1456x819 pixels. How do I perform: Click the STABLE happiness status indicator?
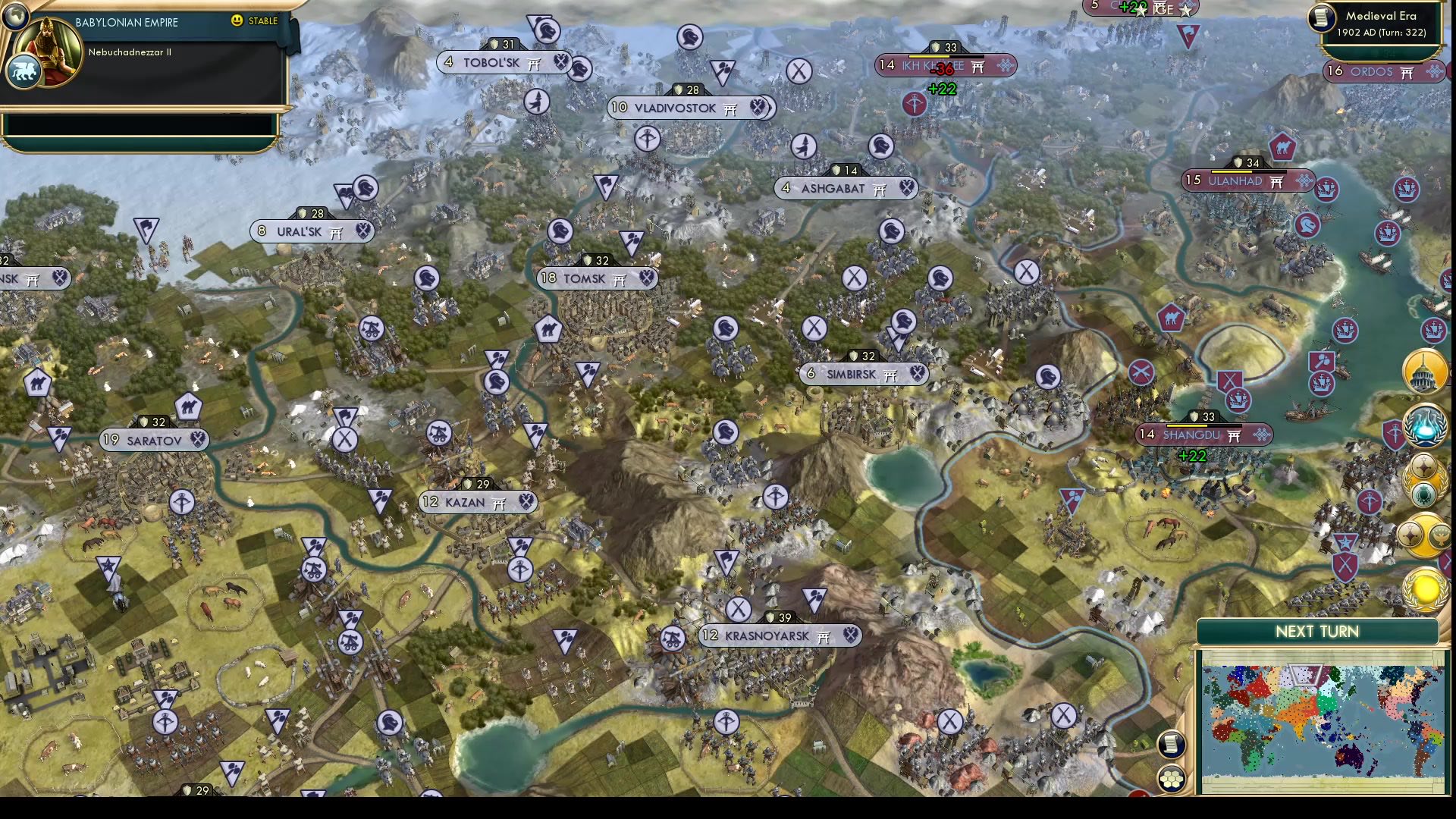click(x=258, y=21)
